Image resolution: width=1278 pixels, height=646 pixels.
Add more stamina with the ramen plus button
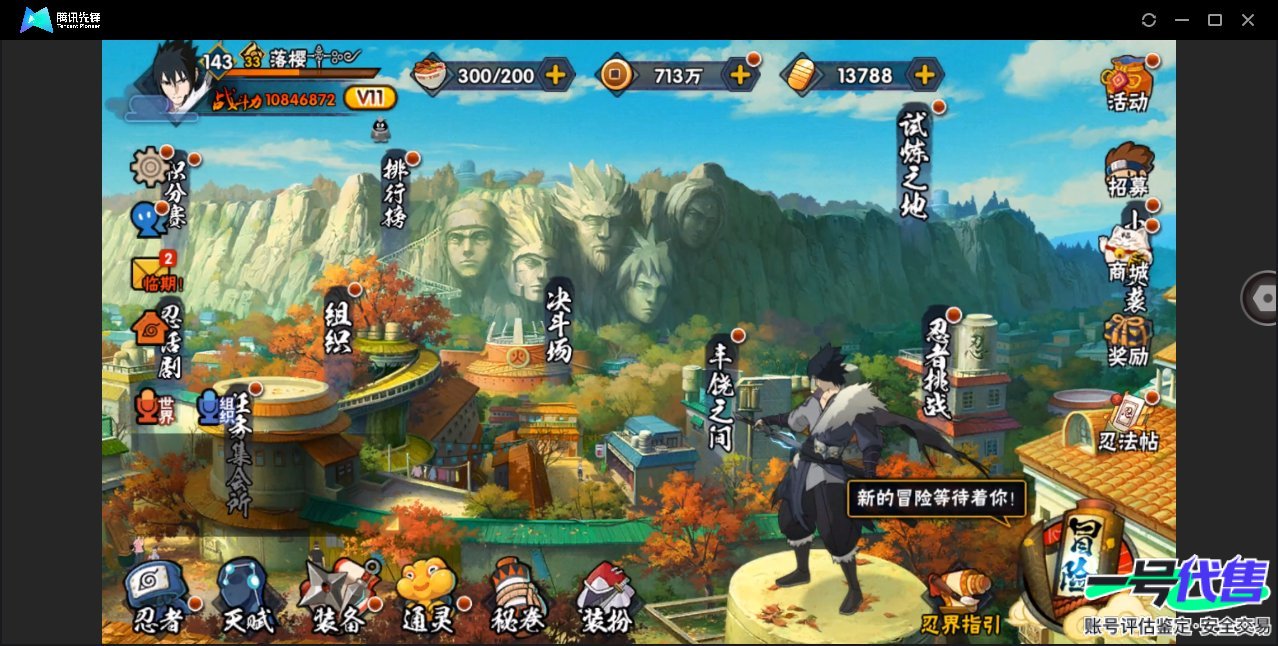(x=555, y=74)
